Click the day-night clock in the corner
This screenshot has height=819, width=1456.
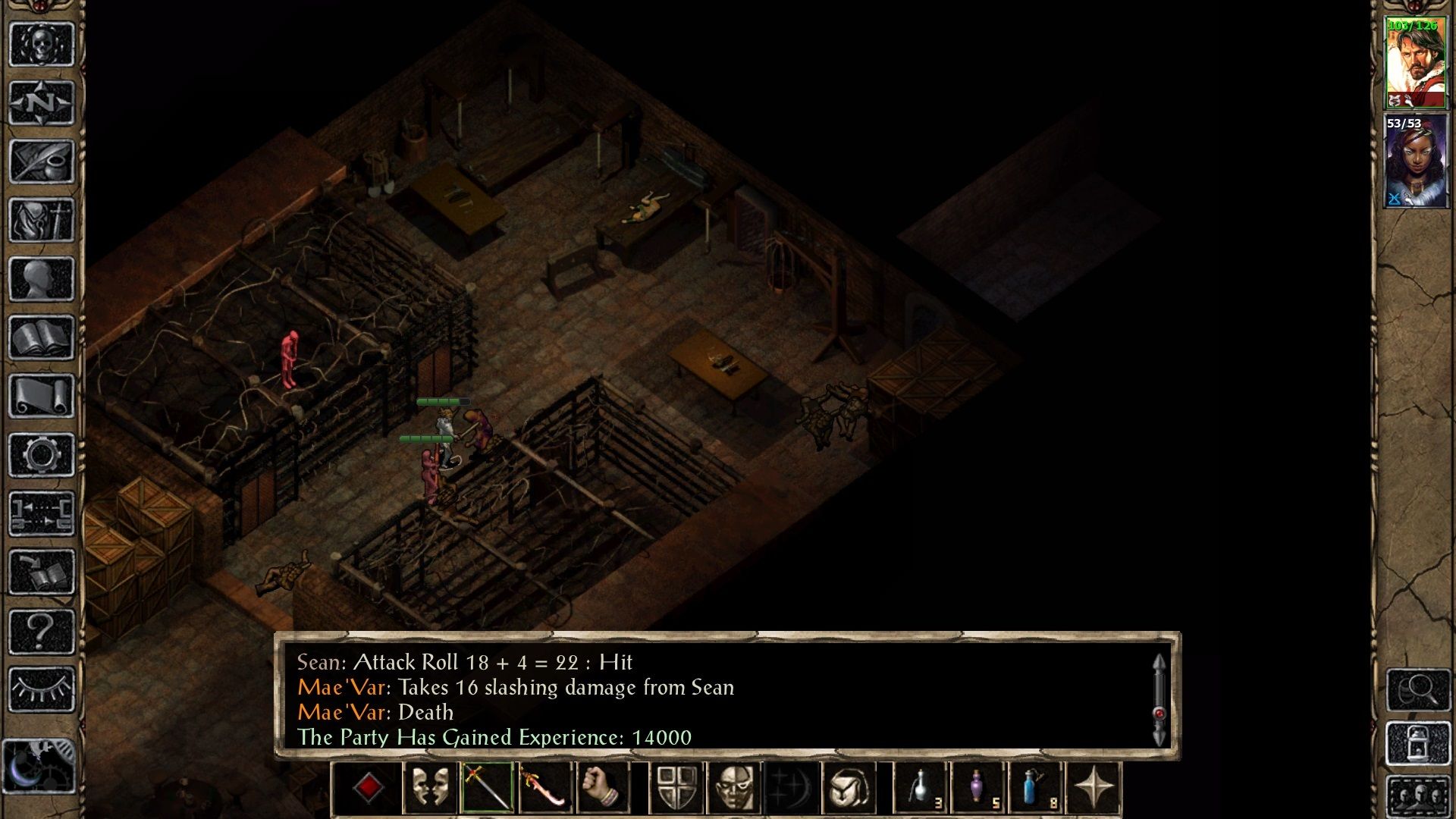(38, 766)
